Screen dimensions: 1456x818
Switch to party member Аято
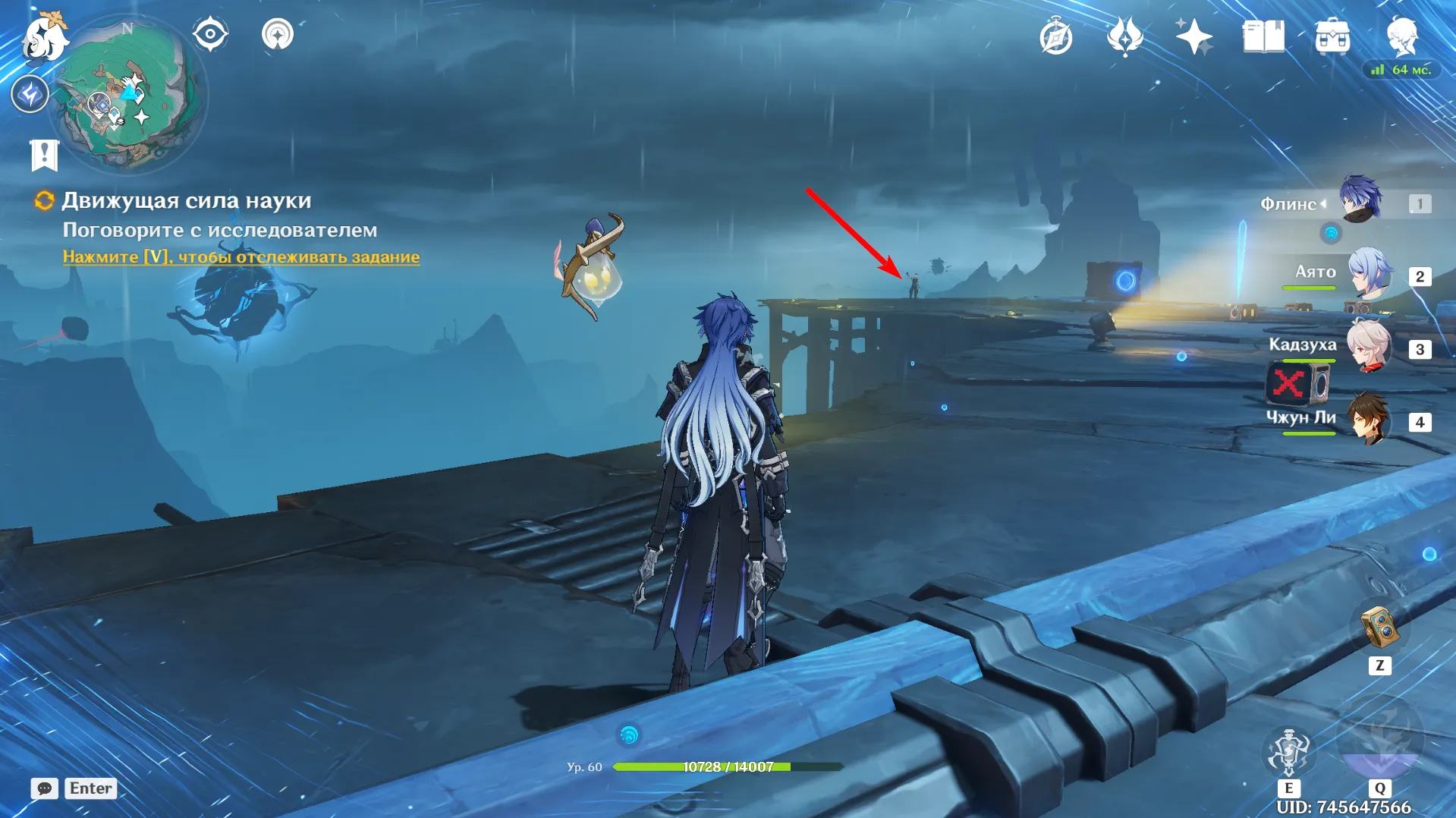pos(1369,273)
